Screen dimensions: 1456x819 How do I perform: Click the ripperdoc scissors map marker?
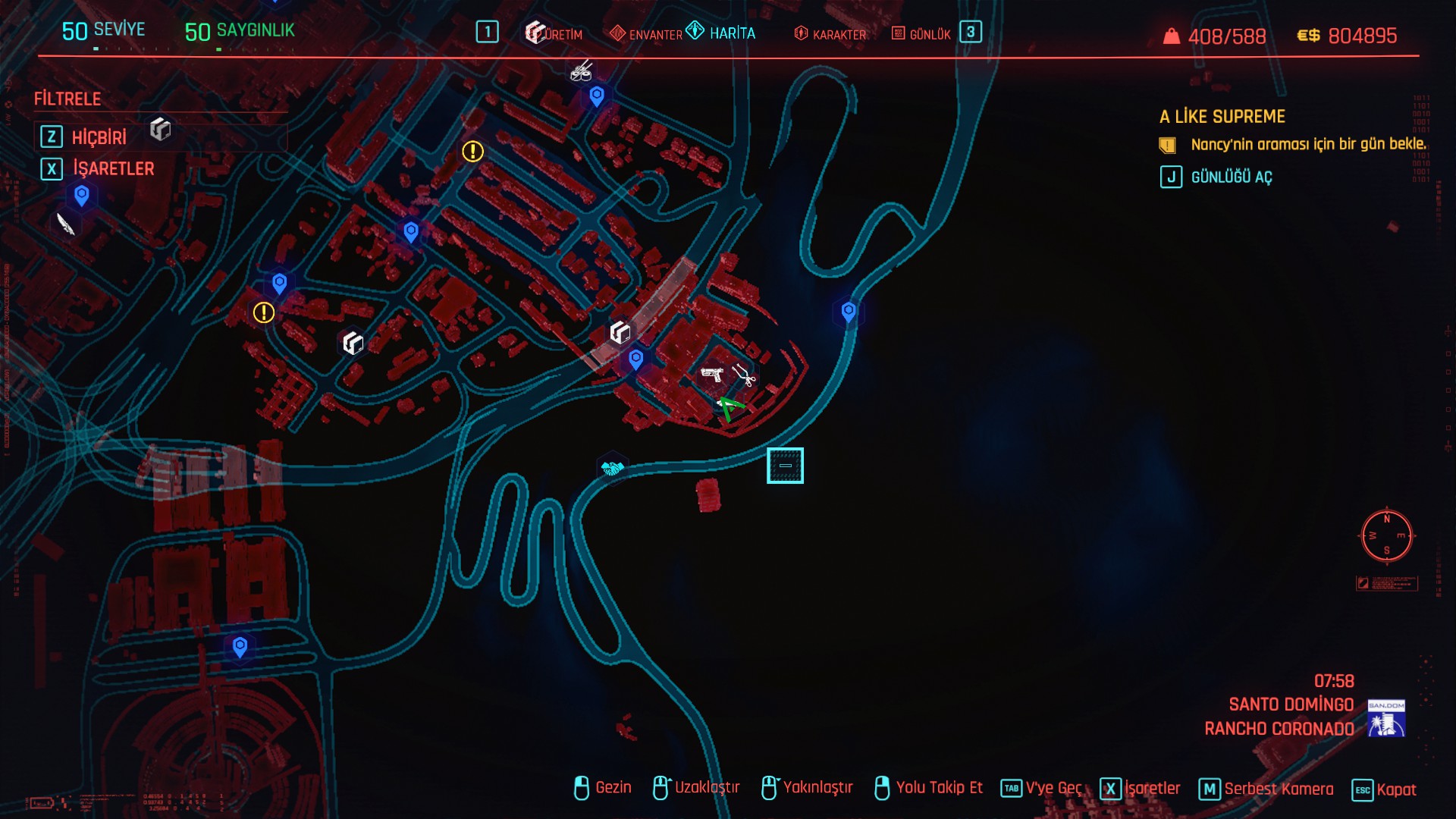point(744,375)
